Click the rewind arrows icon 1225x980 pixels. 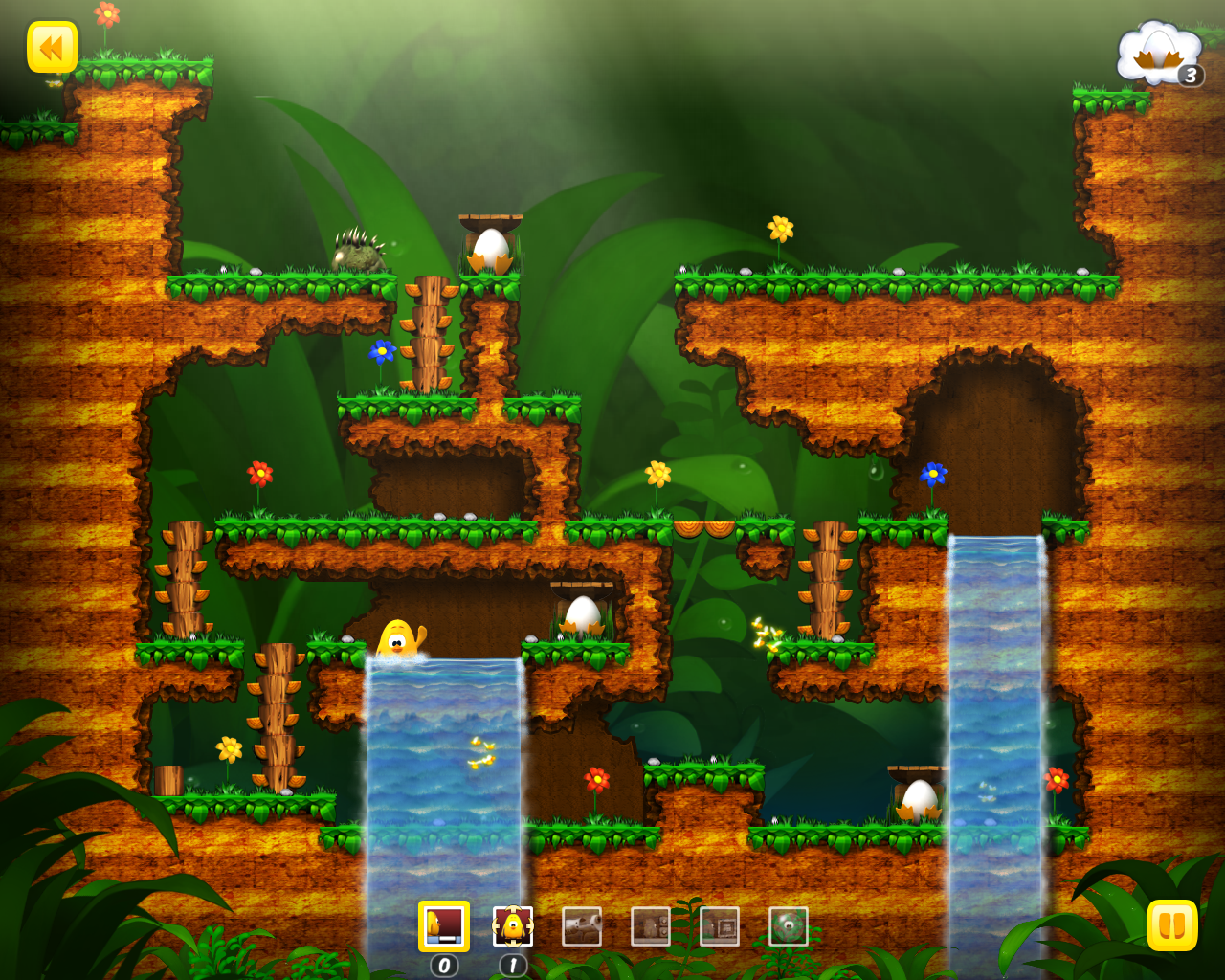[x=53, y=48]
